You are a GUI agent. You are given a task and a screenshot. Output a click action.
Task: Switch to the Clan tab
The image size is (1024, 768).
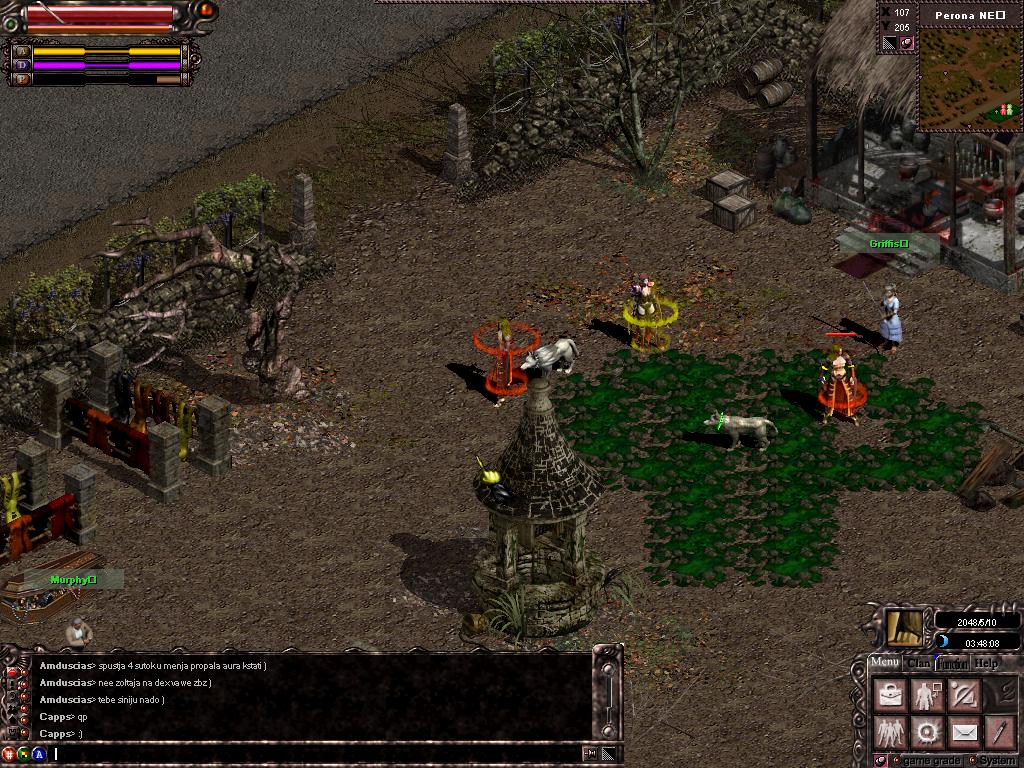919,663
